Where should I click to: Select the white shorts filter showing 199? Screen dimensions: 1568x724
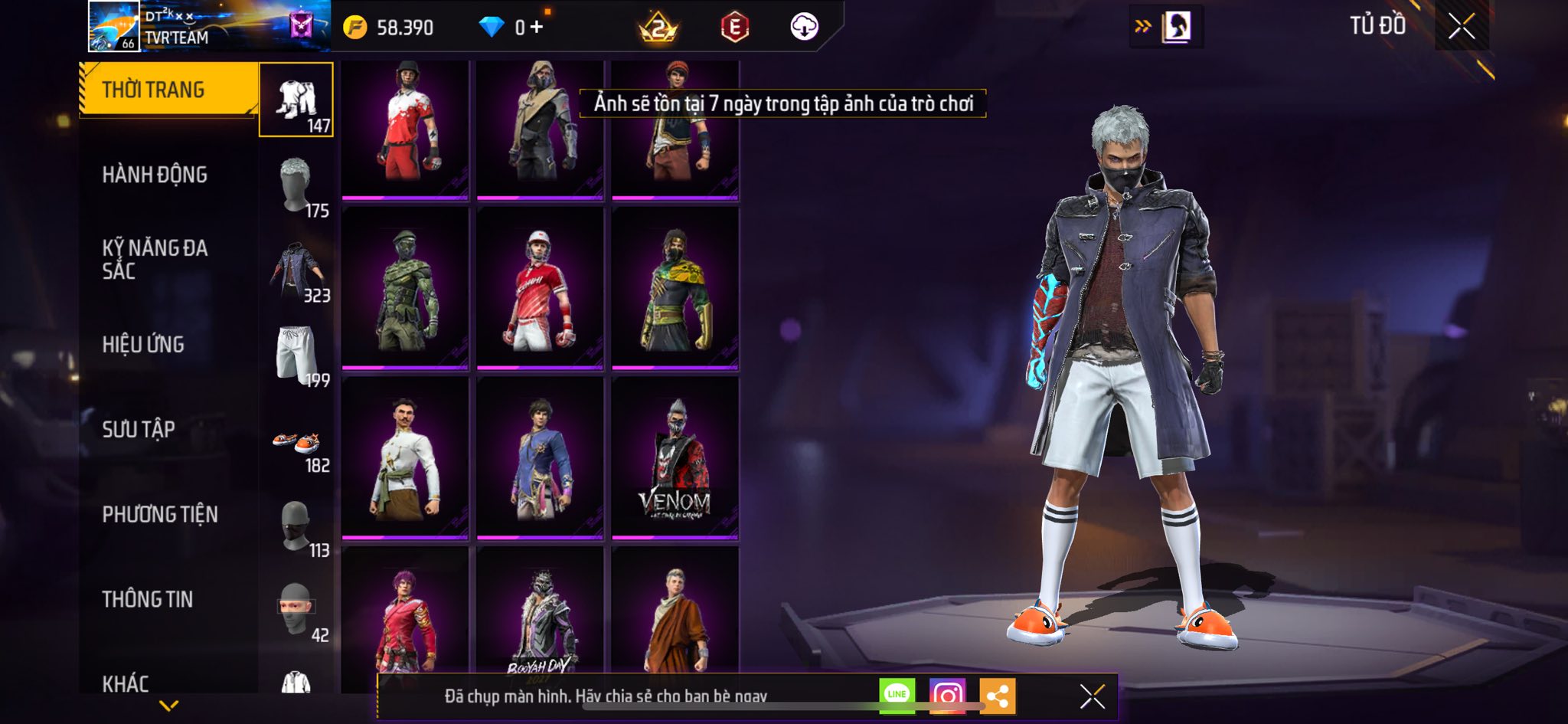[296, 355]
